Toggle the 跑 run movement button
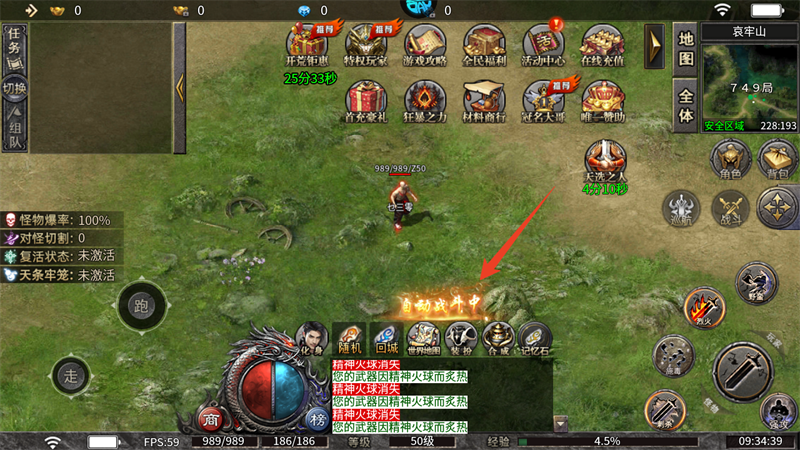The width and height of the screenshot is (800, 450). coord(141,307)
